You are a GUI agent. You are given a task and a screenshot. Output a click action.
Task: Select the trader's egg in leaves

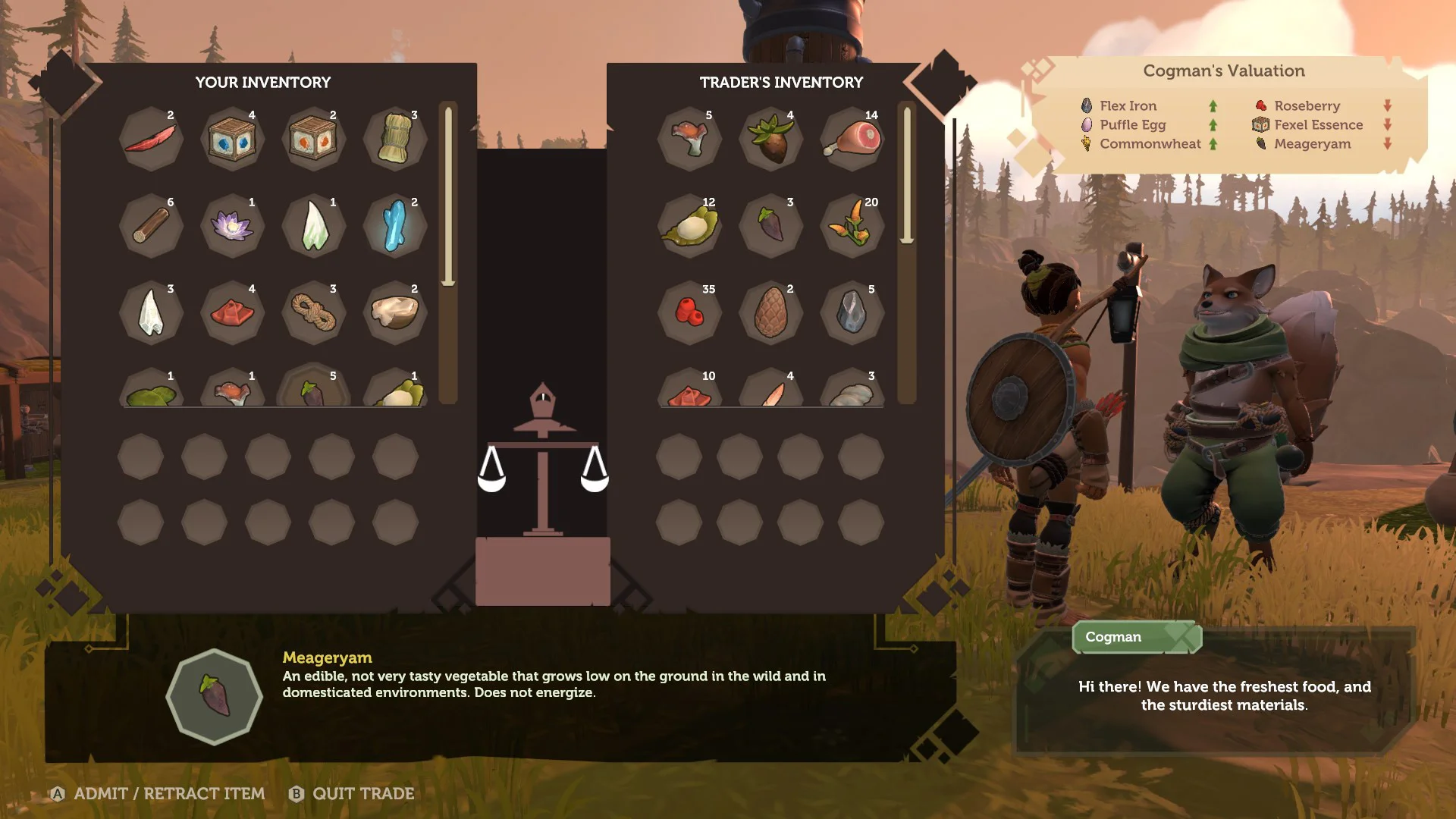point(689,226)
